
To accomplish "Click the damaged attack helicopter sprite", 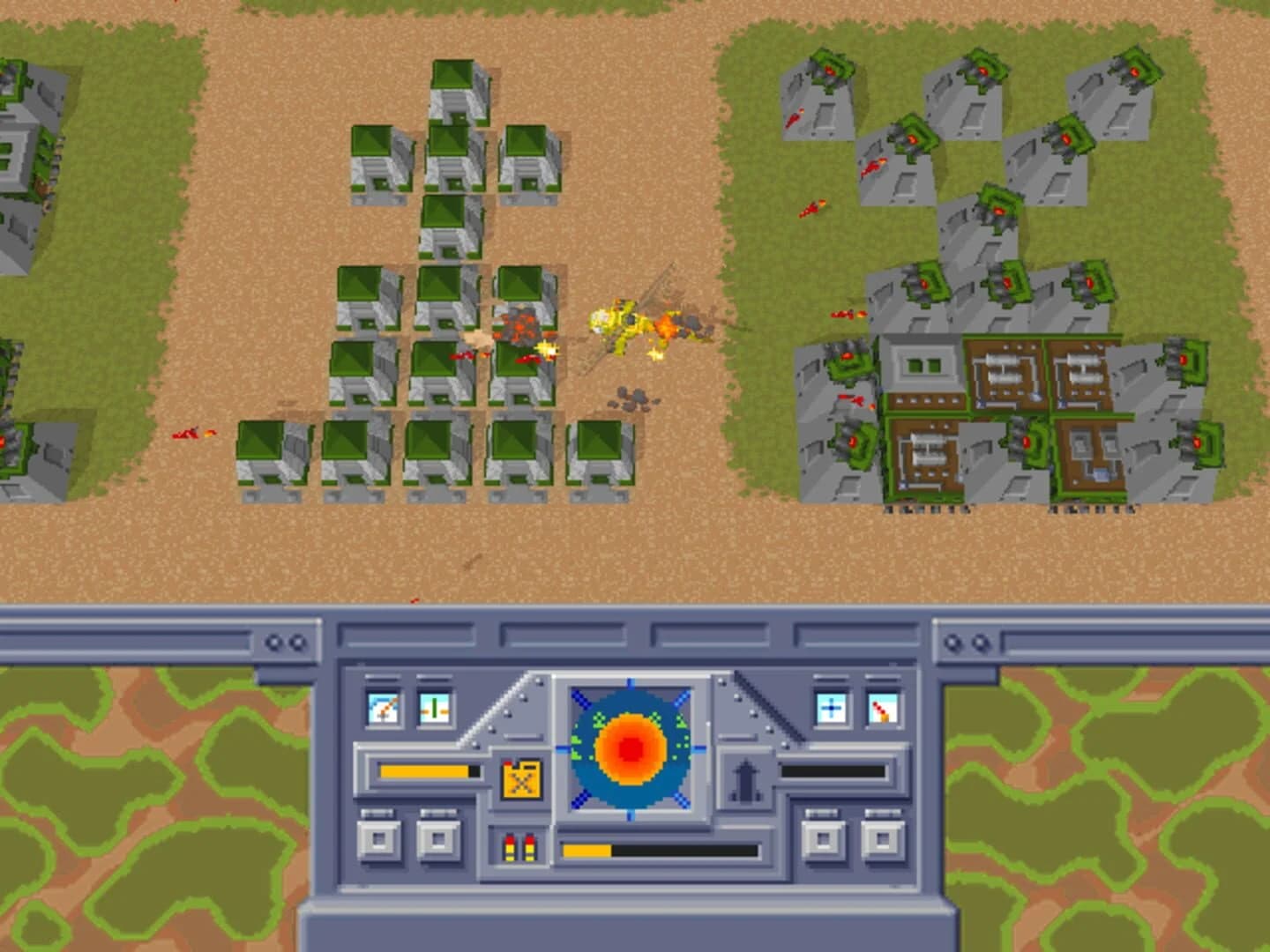I will (628, 324).
